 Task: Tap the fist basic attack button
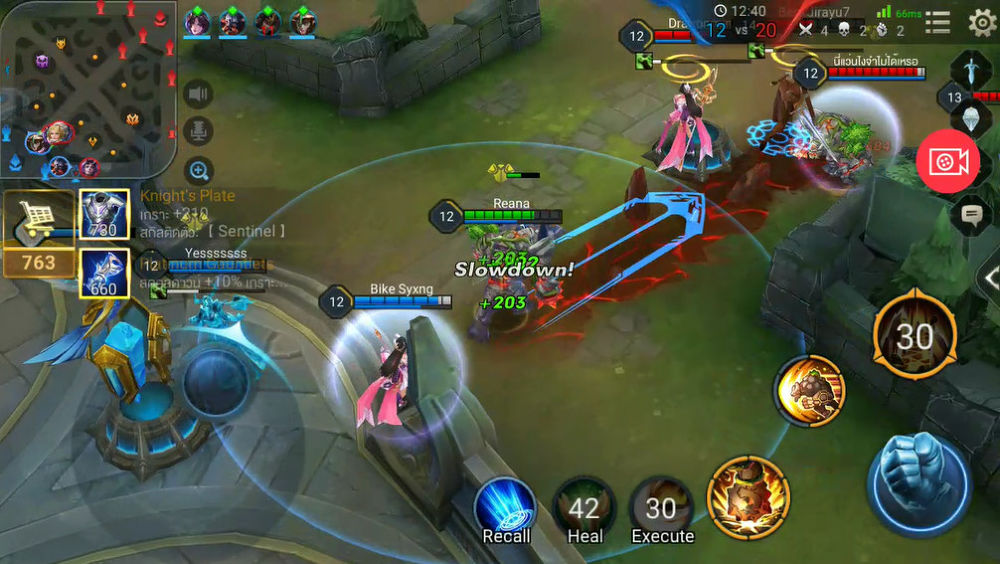coord(918,484)
